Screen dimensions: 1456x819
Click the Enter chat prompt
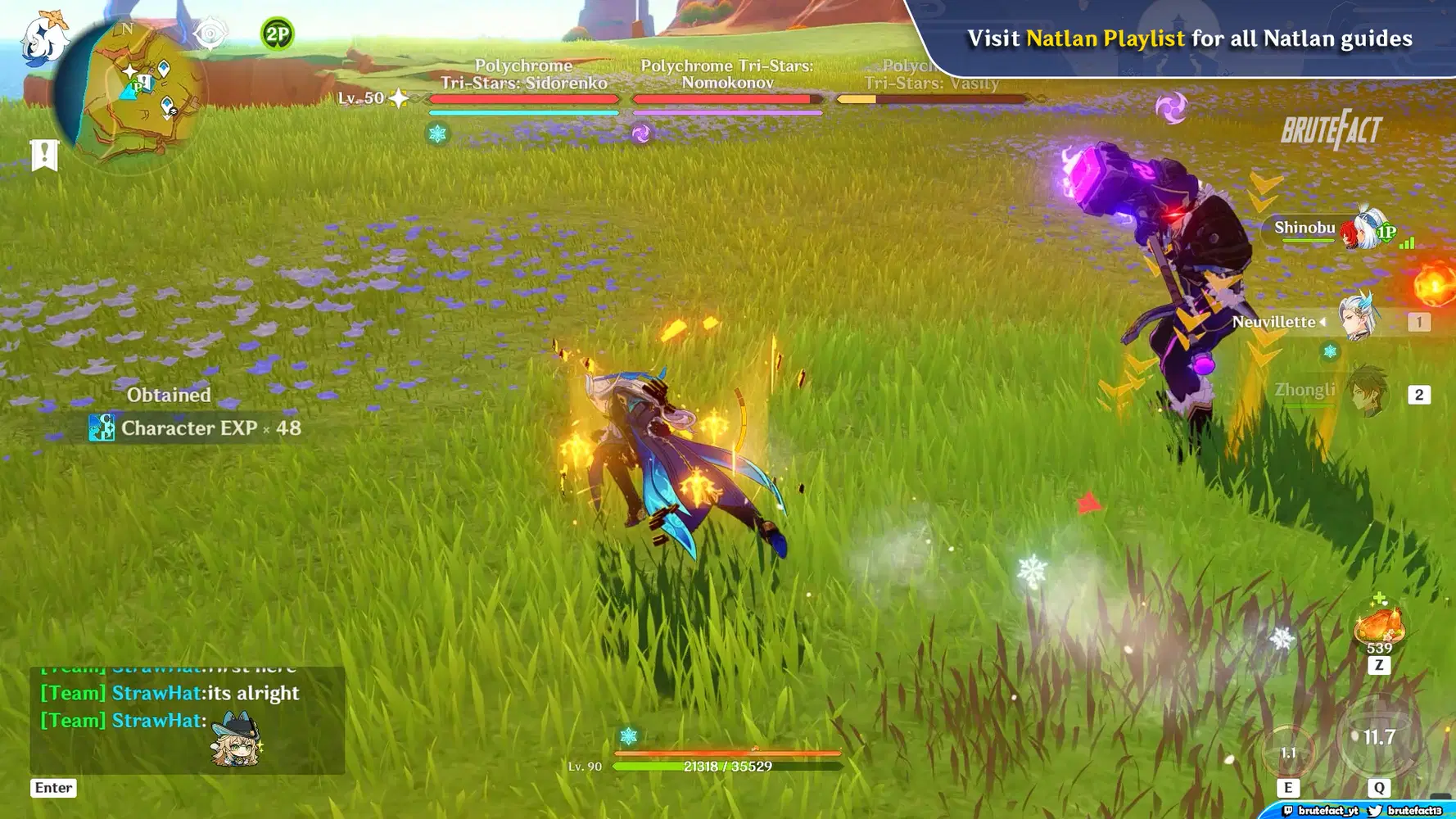click(x=52, y=787)
